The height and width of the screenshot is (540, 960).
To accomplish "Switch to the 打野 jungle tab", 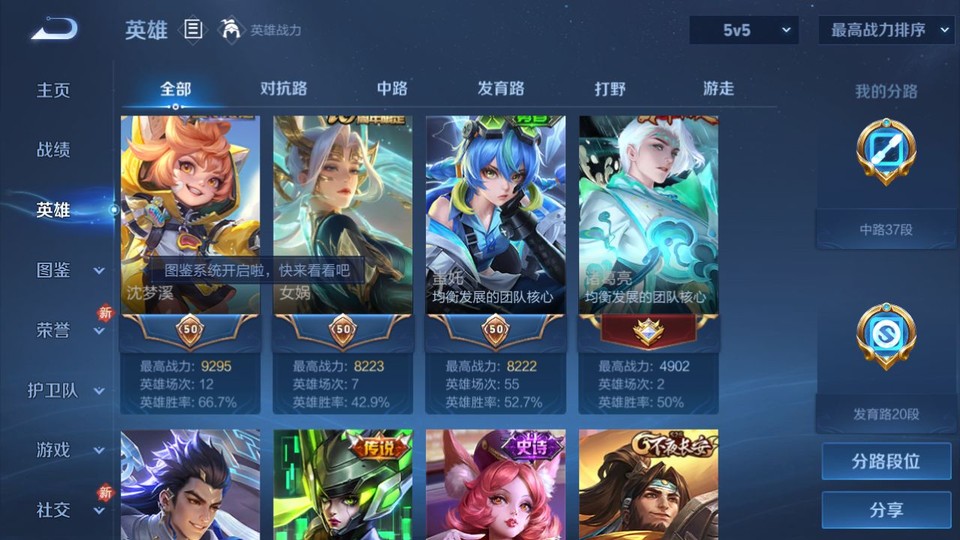I will pos(610,89).
